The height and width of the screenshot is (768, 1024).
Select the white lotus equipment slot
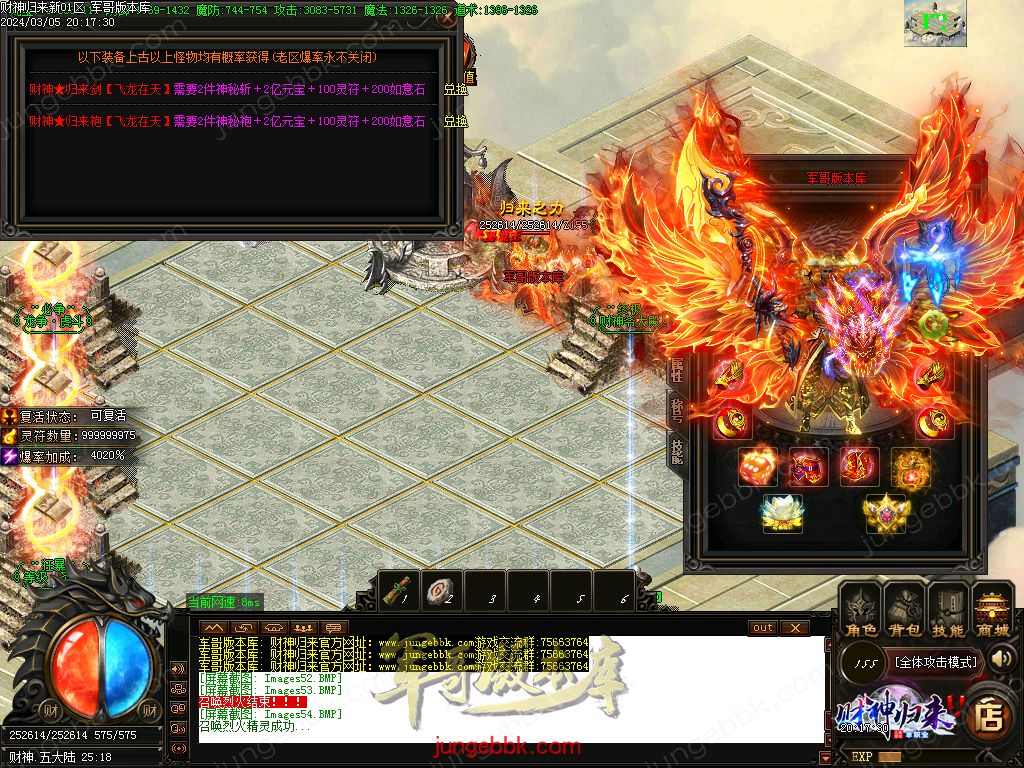pyautogui.click(x=781, y=513)
